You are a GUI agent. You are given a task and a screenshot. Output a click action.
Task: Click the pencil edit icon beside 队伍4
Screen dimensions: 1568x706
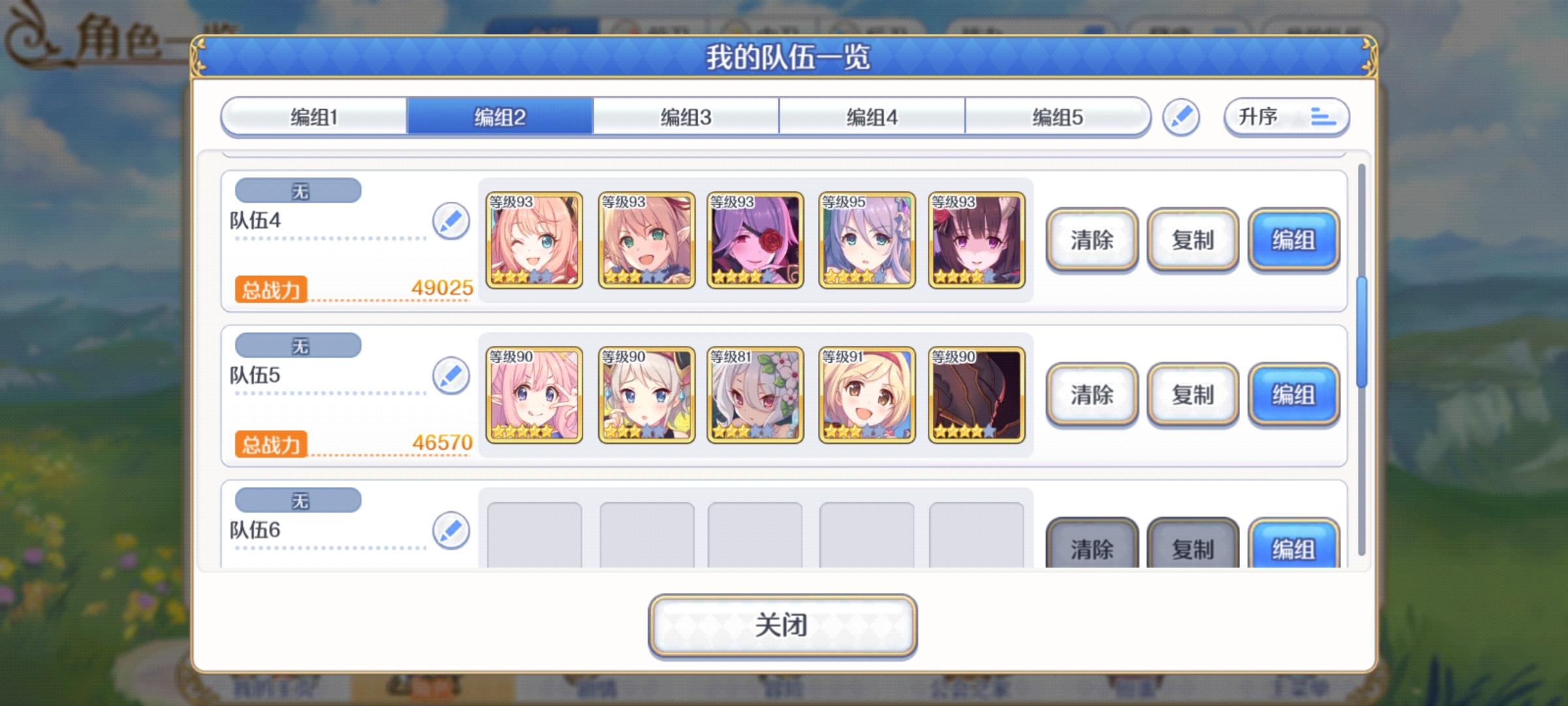point(451,222)
